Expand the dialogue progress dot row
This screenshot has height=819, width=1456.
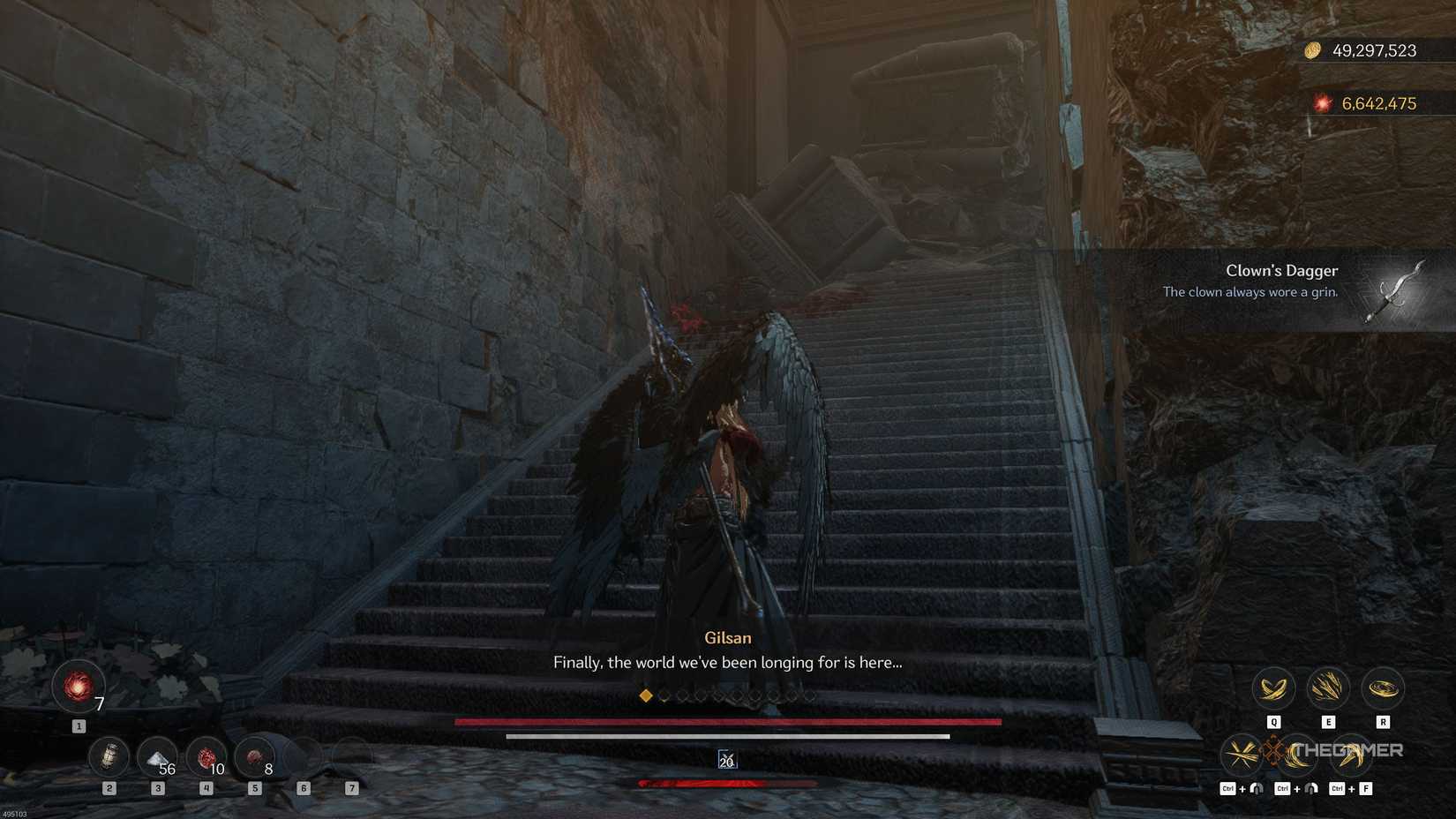point(728,695)
